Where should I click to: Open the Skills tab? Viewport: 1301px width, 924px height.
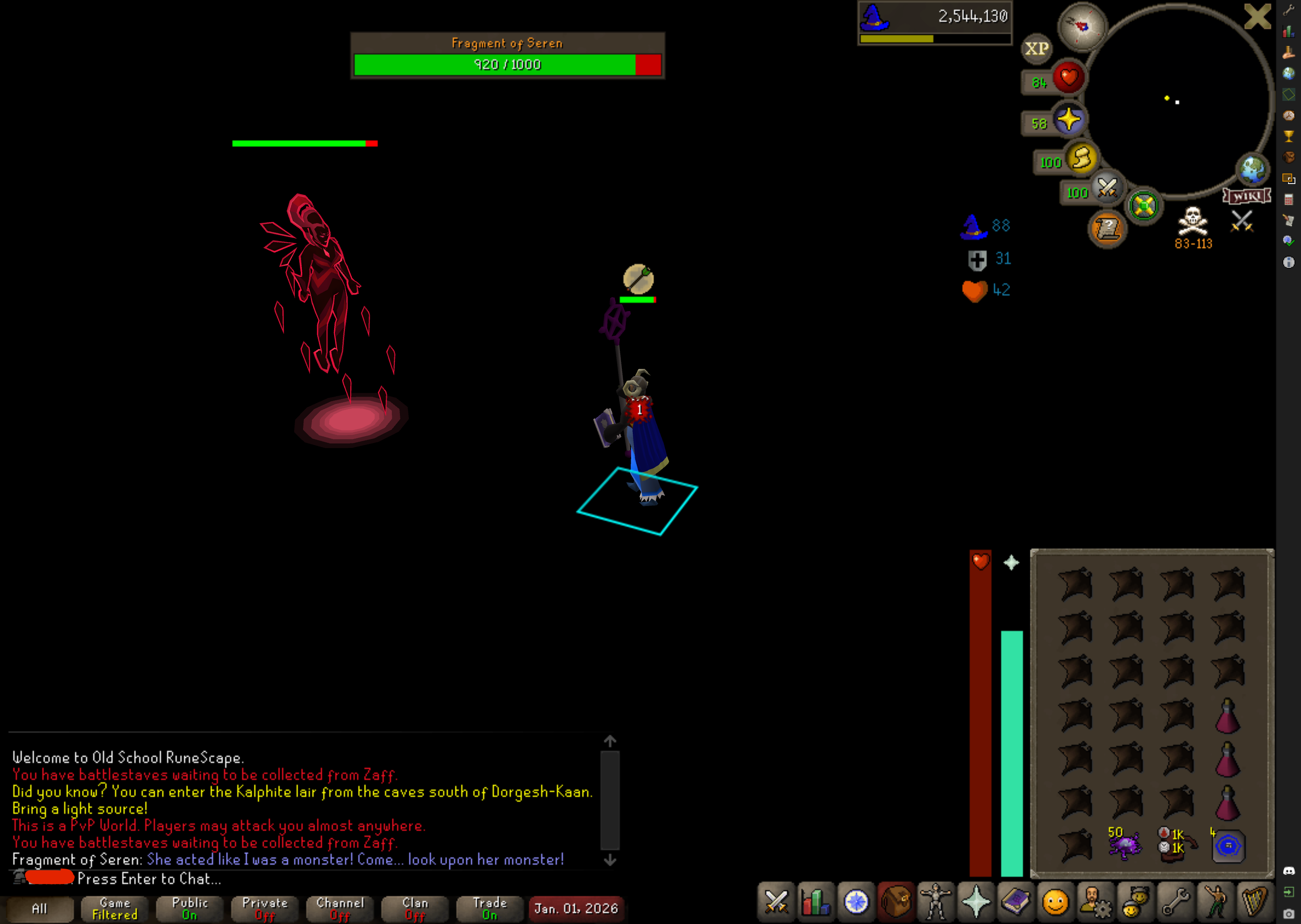(816, 902)
